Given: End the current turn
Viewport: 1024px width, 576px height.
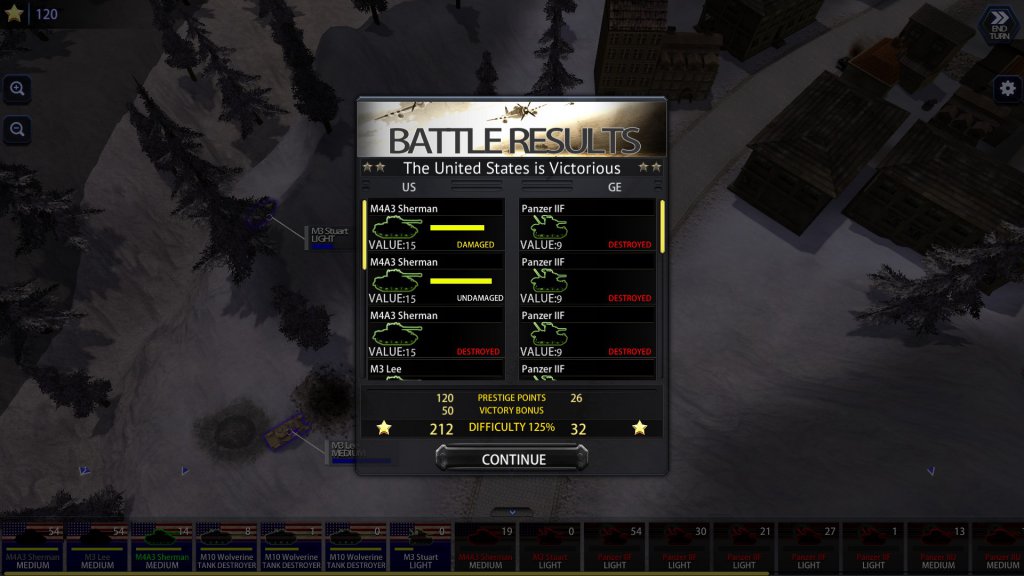Looking at the screenshot, I should (x=998, y=23).
